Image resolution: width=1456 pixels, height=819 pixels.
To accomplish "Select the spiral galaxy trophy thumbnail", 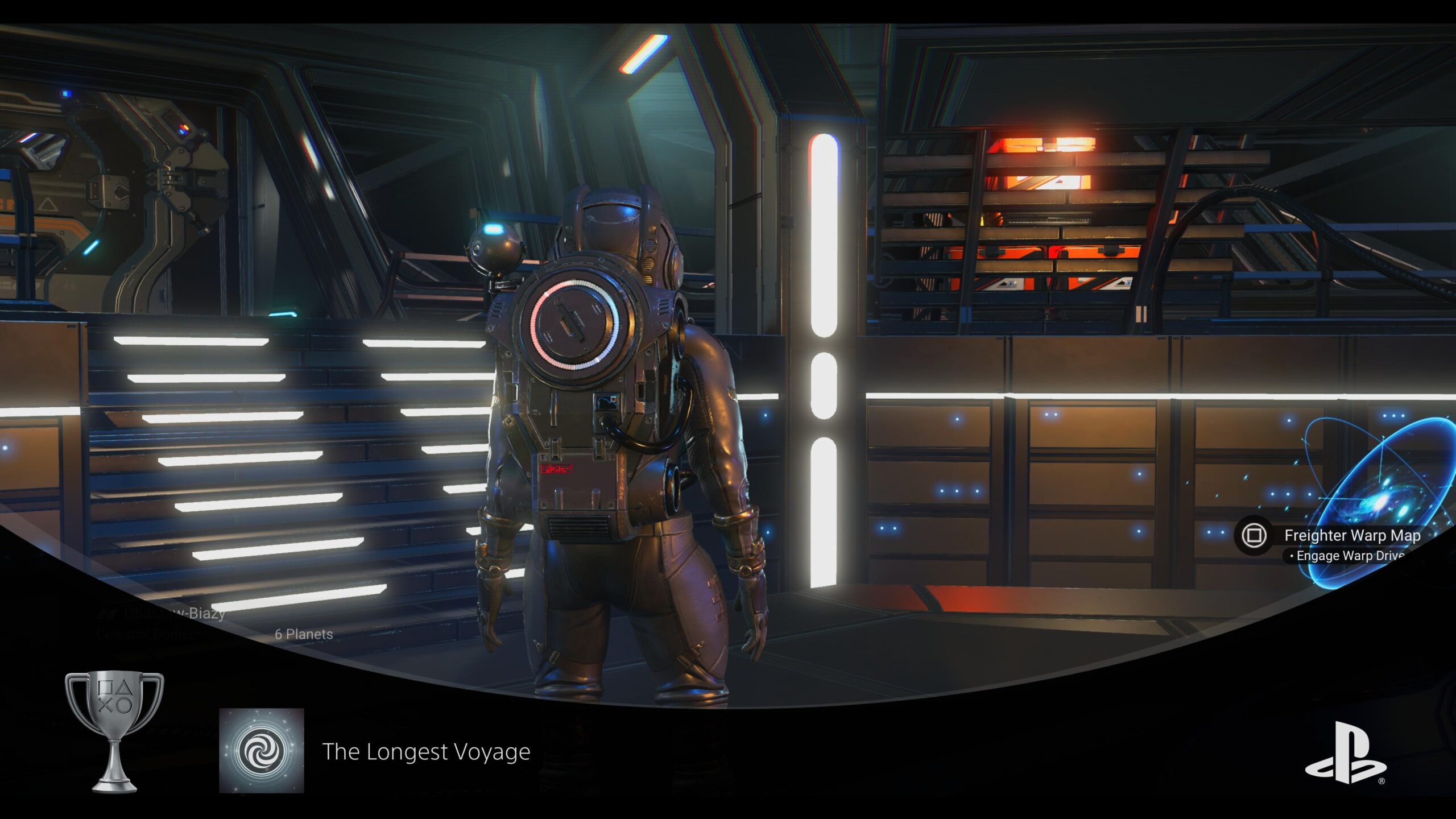I will click(262, 751).
